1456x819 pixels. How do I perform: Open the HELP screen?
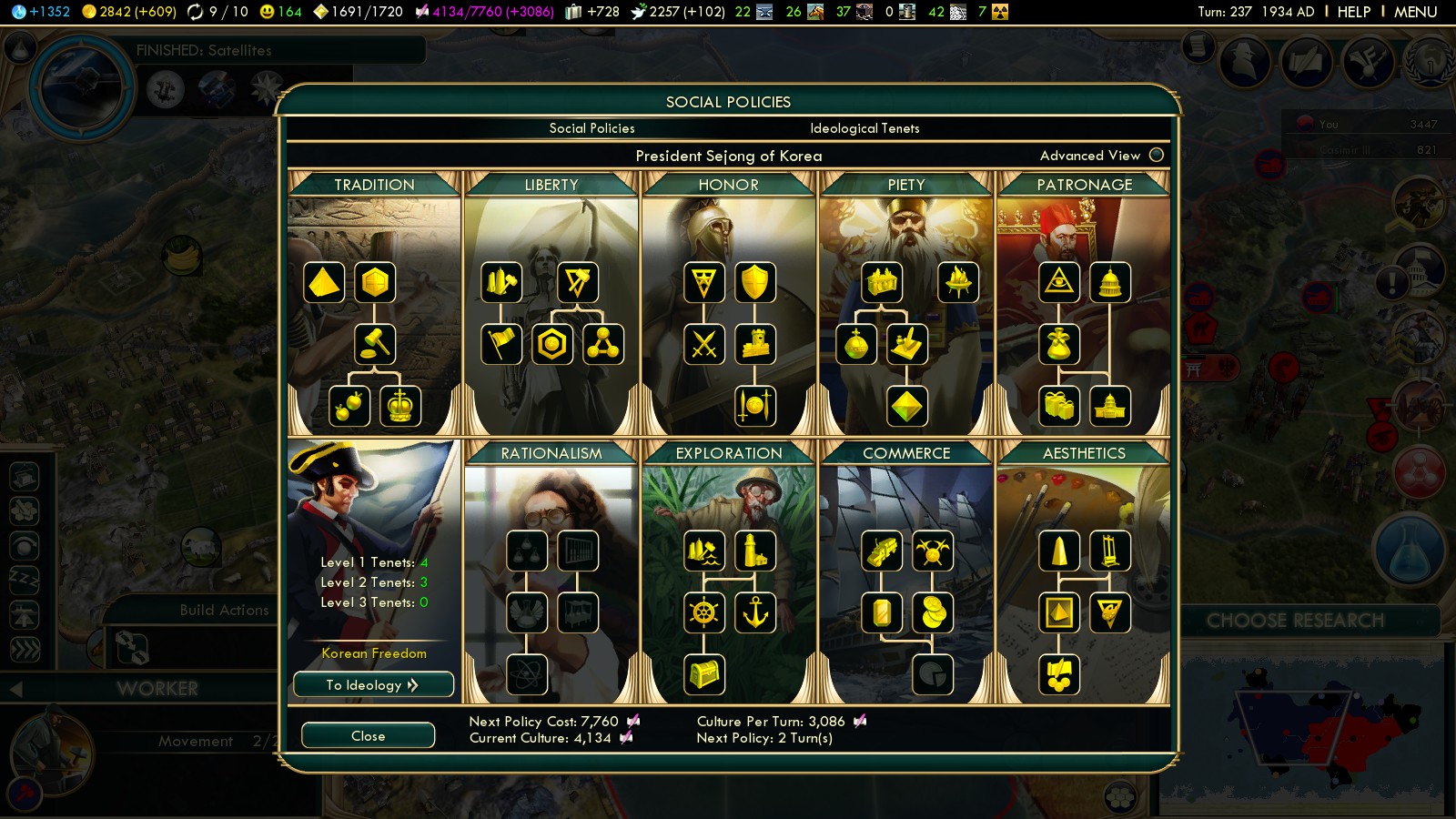(1353, 12)
